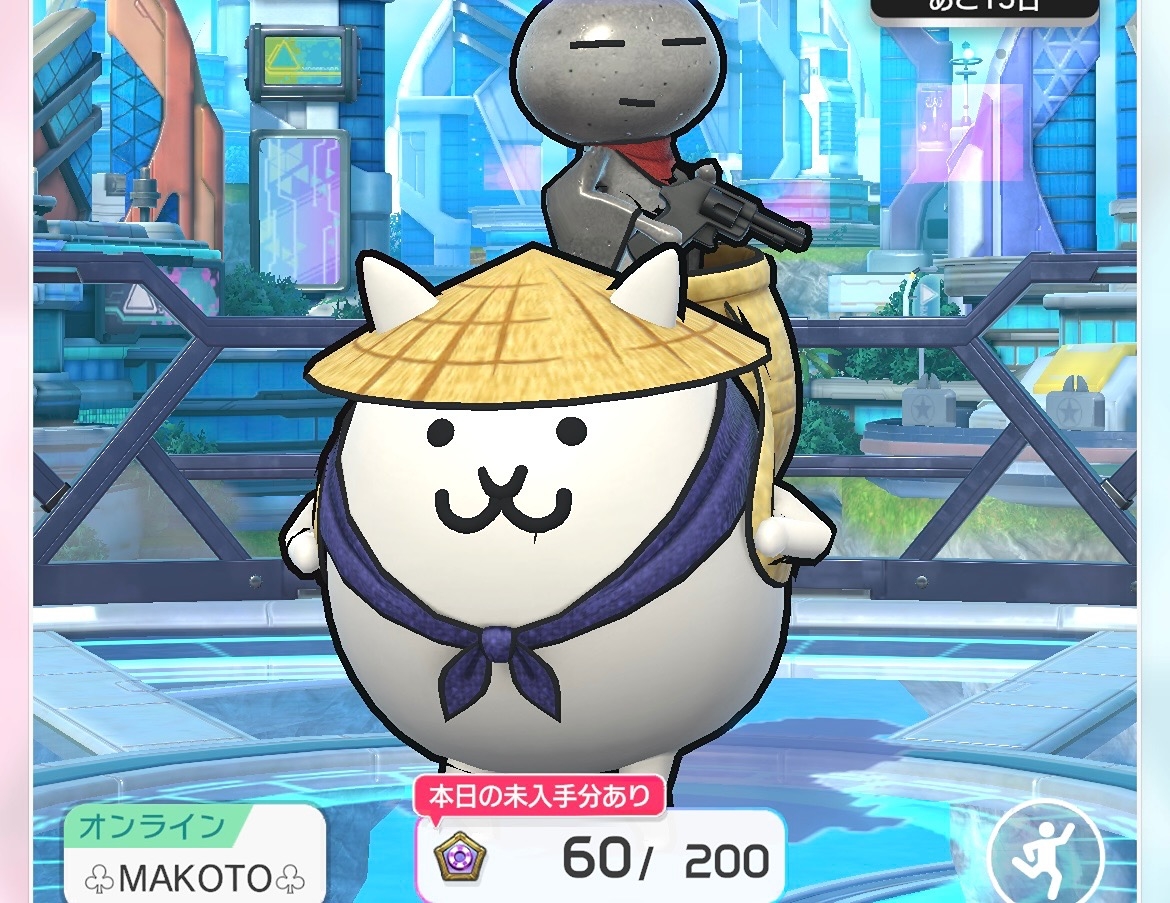Open the 60/200 daily medal counter
The image size is (1170, 903).
[x=600, y=858]
